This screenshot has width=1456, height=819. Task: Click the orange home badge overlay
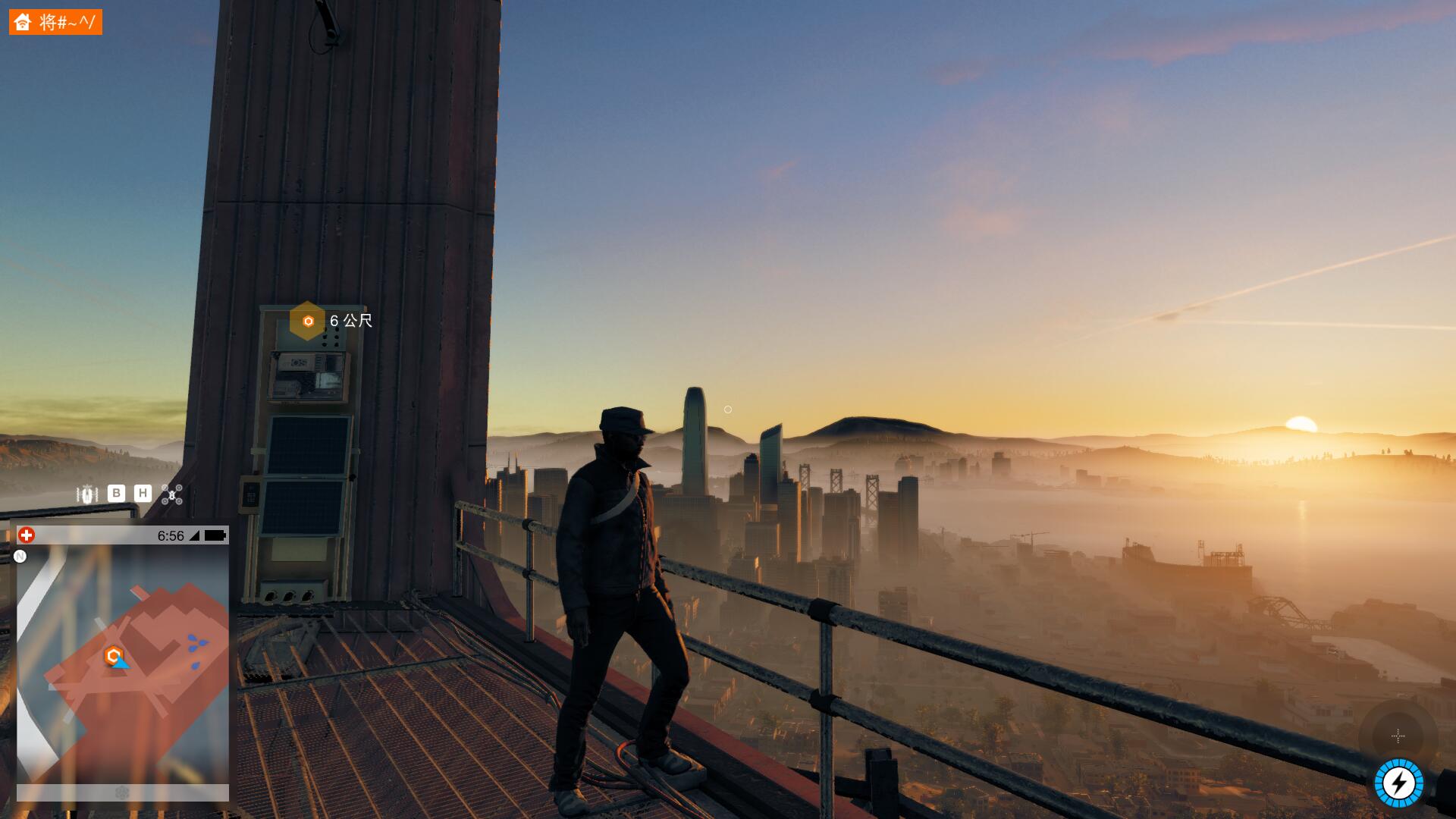pyautogui.click(x=55, y=22)
